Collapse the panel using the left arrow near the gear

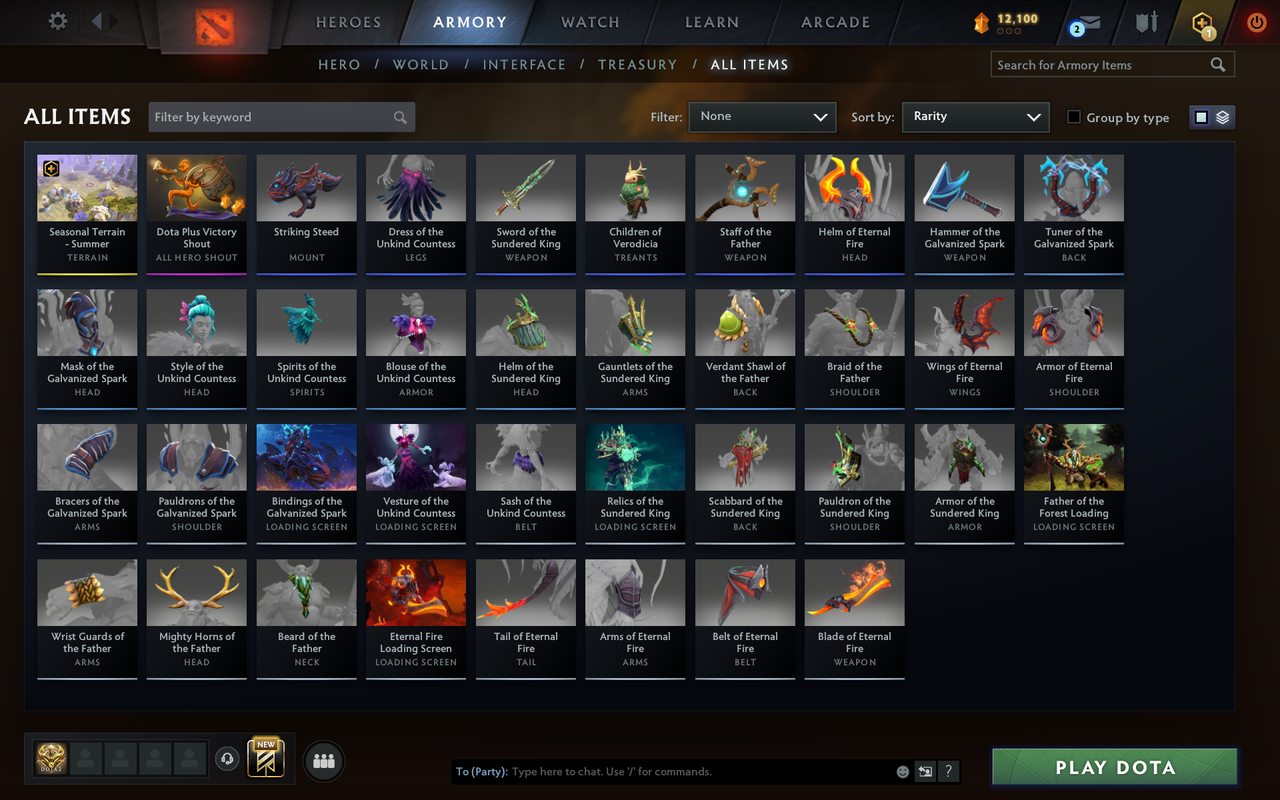click(96, 20)
